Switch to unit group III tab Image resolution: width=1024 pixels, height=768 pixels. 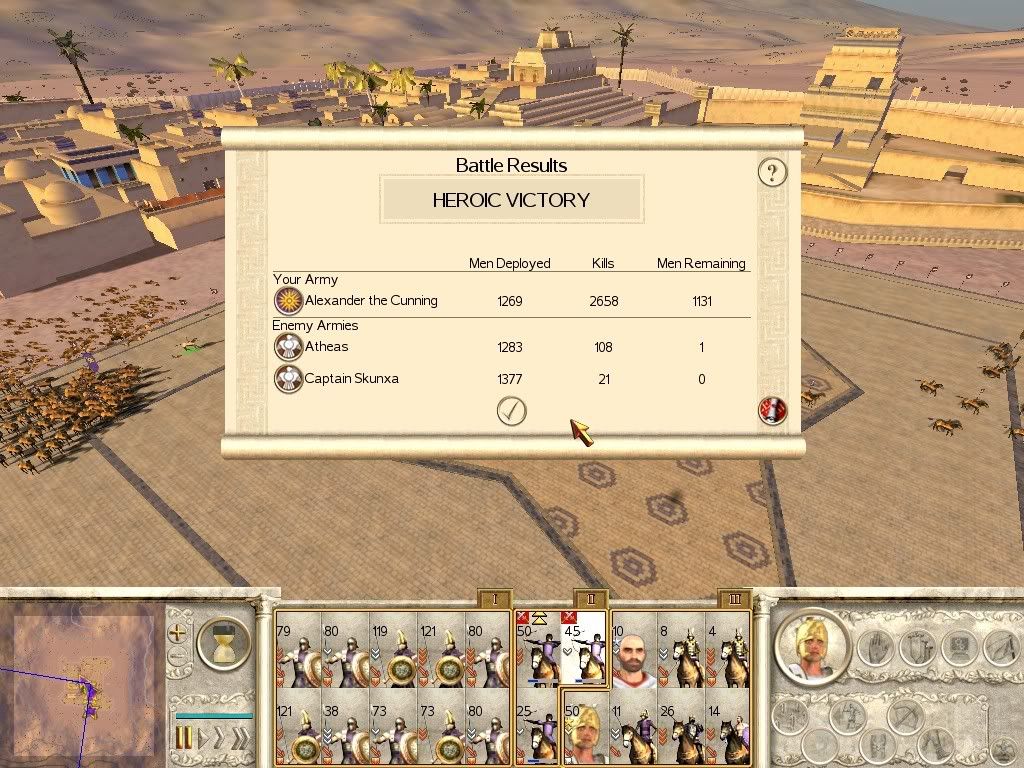(x=735, y=599)
